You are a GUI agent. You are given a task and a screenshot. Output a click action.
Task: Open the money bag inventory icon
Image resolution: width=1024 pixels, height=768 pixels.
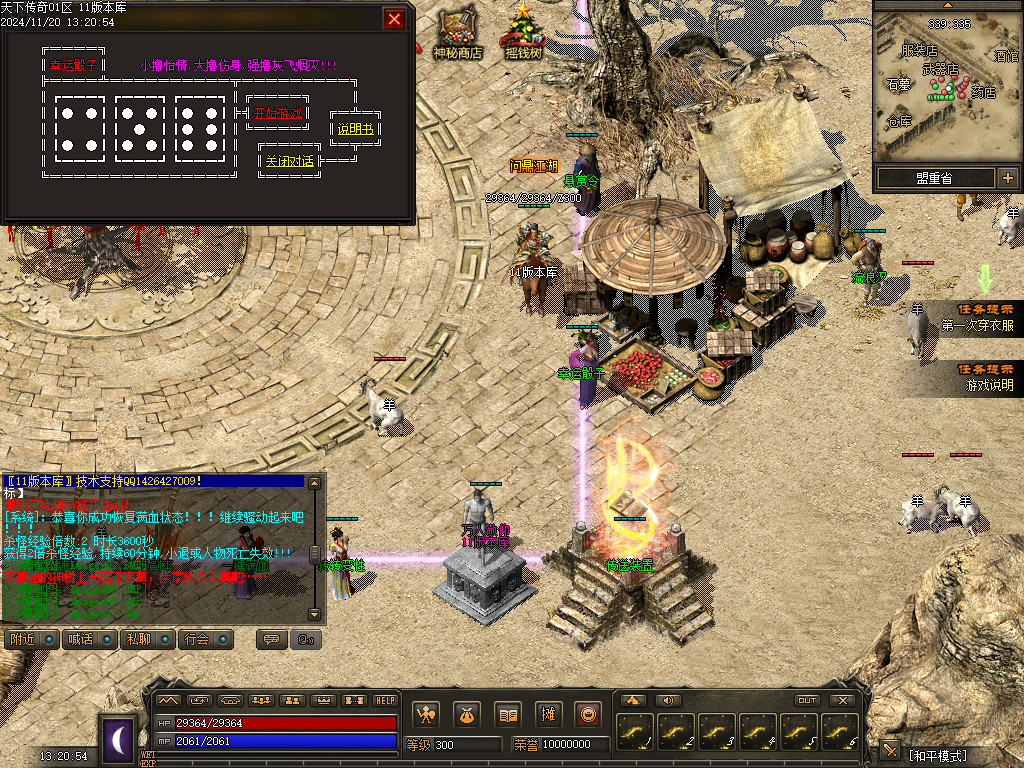[x=467, y=715]
